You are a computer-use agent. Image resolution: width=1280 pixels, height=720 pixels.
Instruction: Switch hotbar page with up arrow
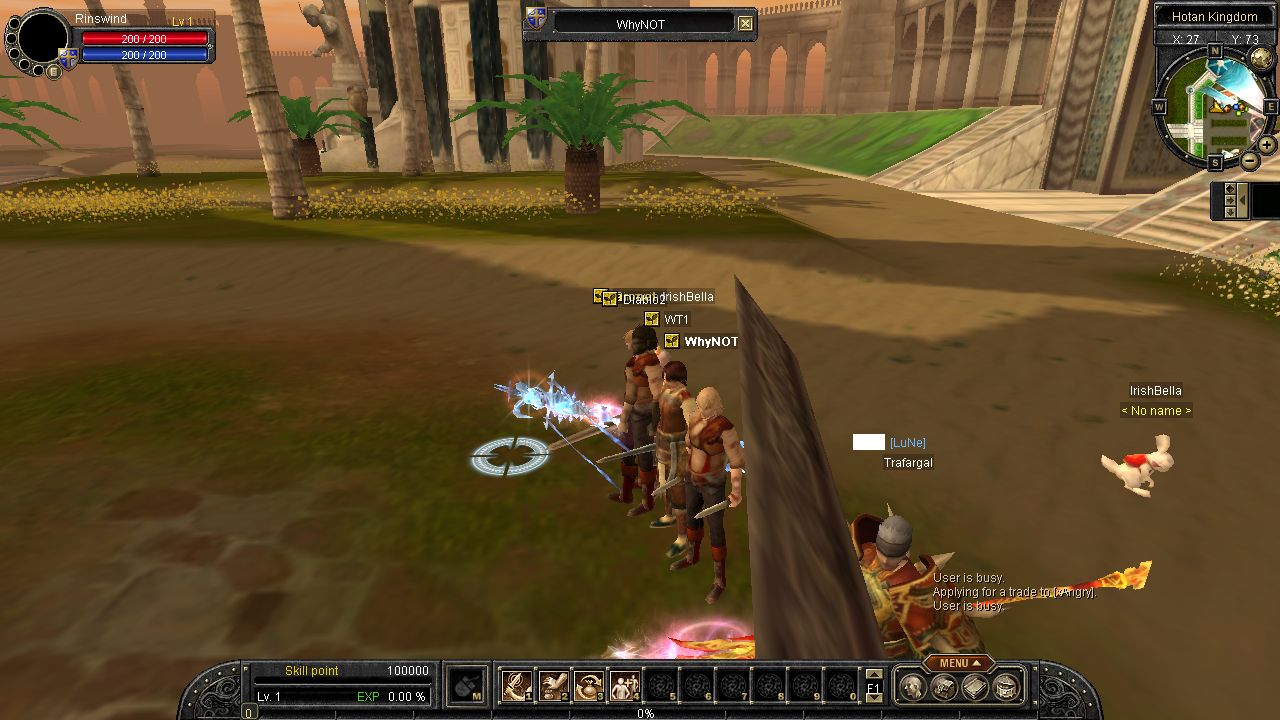click(874, 675)
